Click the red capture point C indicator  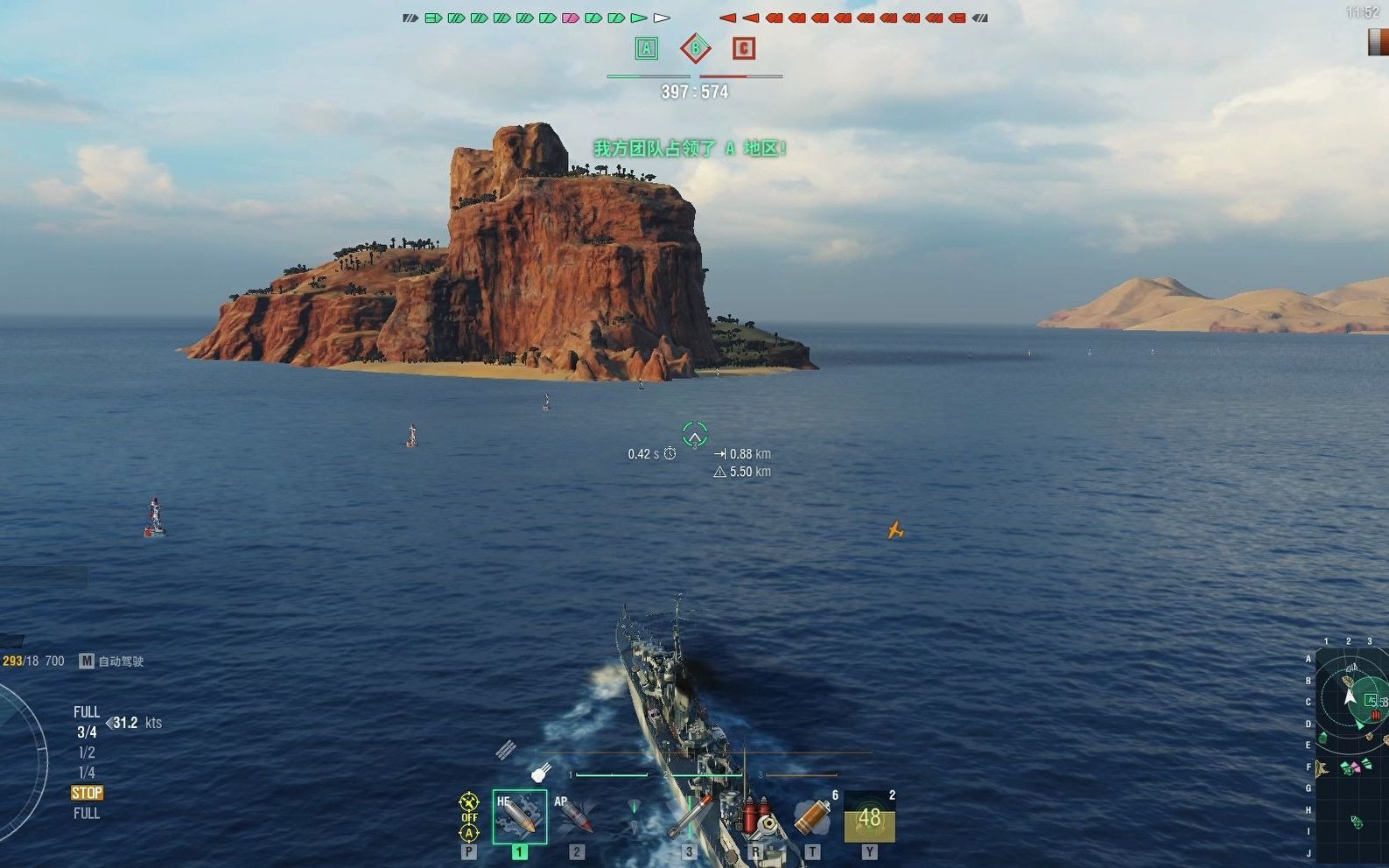pos(743,48)
